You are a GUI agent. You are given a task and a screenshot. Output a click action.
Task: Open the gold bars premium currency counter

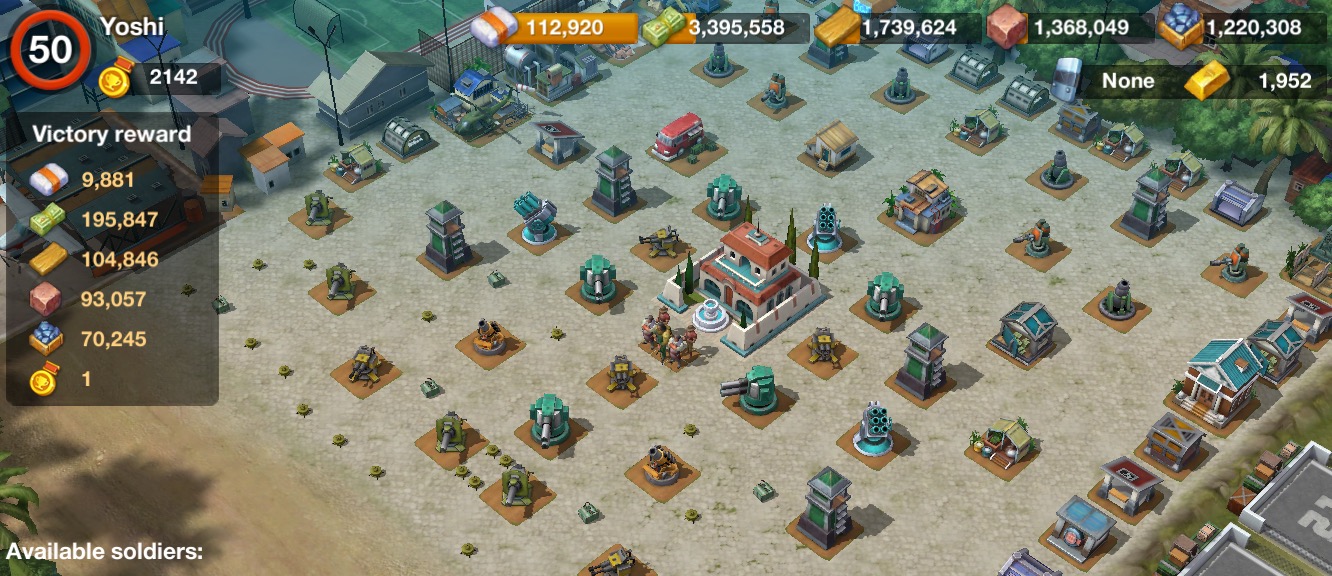(1254, 82)
